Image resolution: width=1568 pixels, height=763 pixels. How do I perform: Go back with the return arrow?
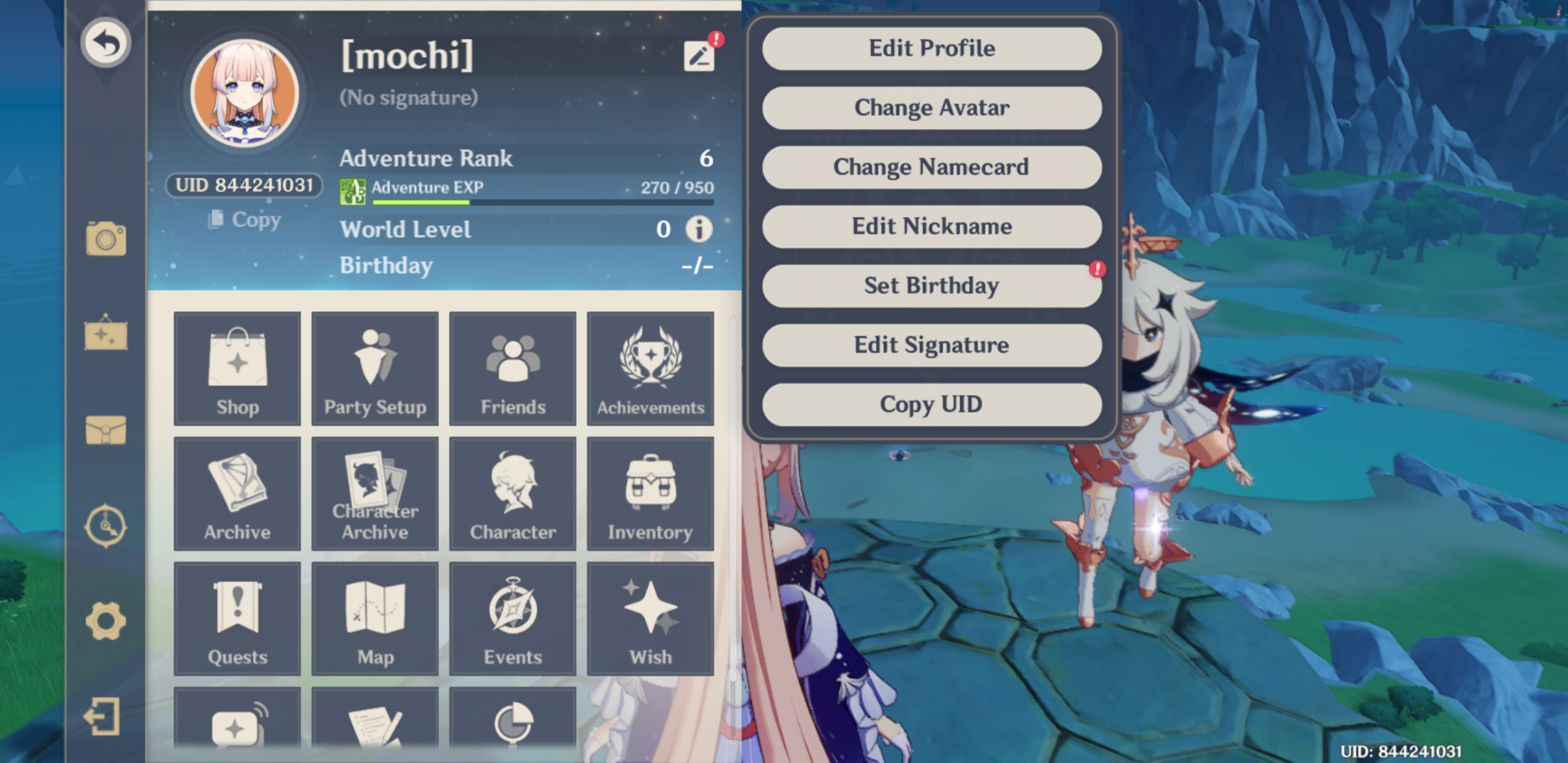click(106, 42)
